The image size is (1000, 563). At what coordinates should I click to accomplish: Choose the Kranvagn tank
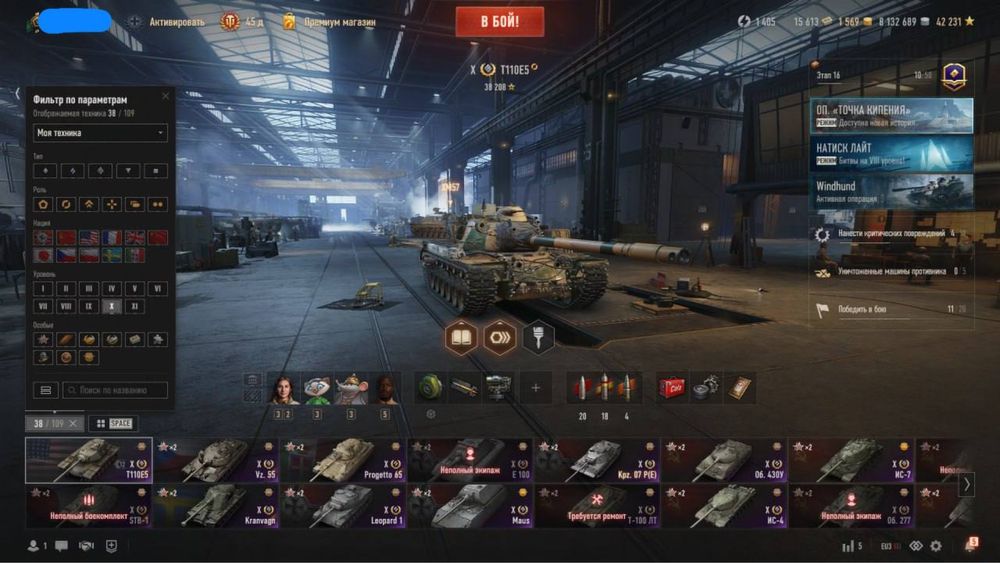(x=215, y=506)
